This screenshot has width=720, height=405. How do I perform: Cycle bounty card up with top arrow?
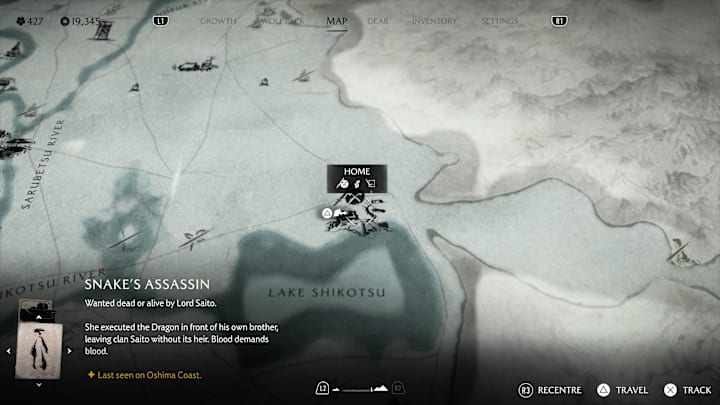point(40,315)
